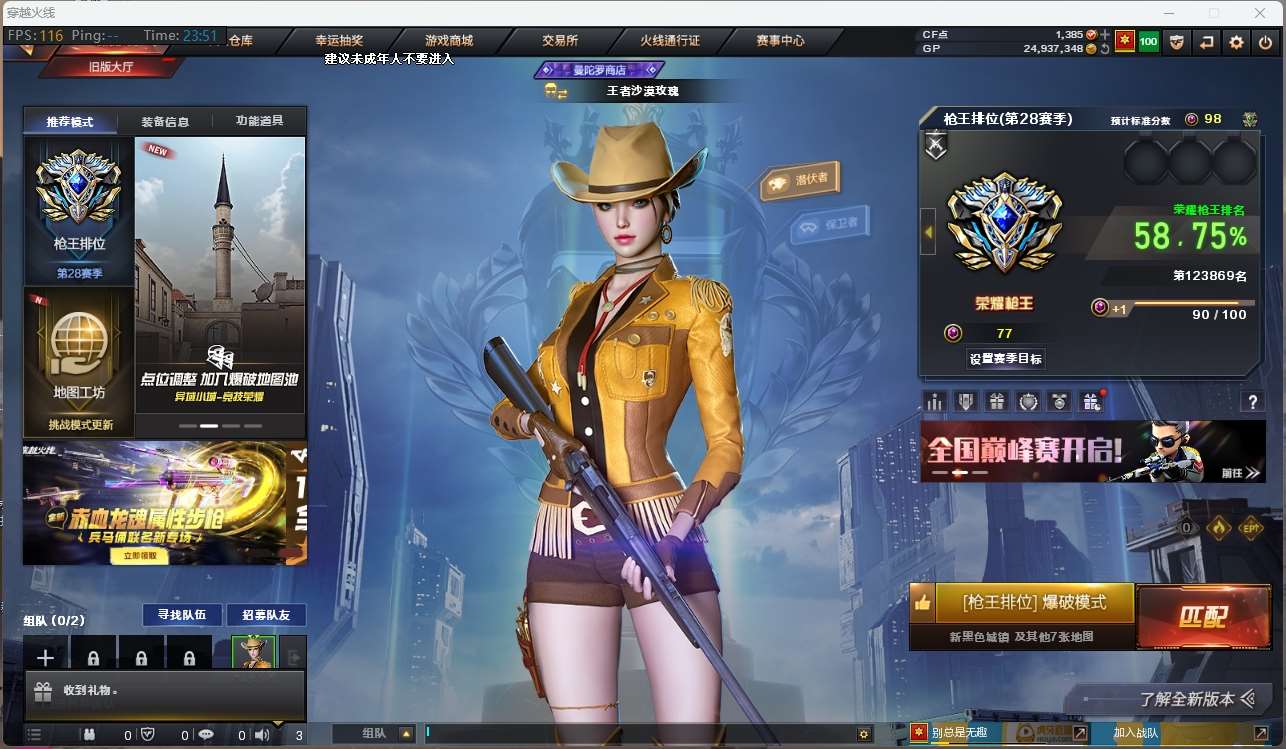Choose the 潜伏者 faction button
The width and height of the screenshot is (1286, 749).
pos(801,180)
